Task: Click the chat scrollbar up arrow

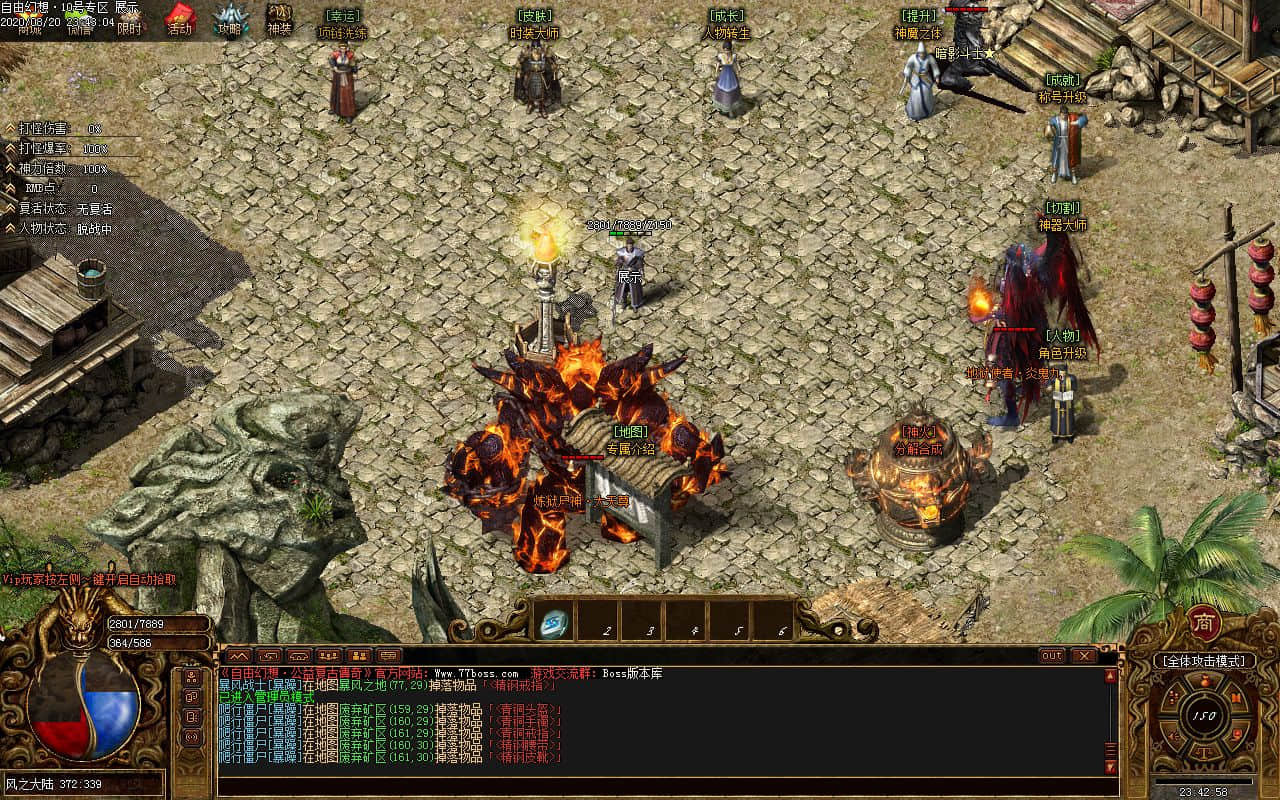Action: tap(1110, 677)
